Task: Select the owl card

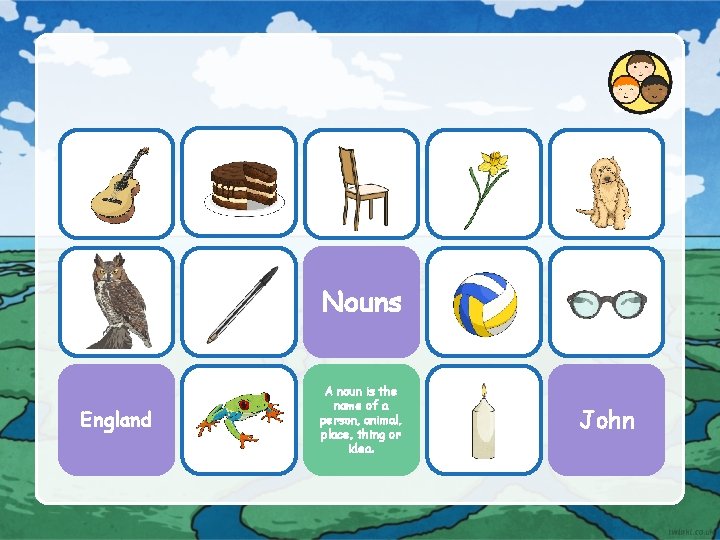Action: 116,302
